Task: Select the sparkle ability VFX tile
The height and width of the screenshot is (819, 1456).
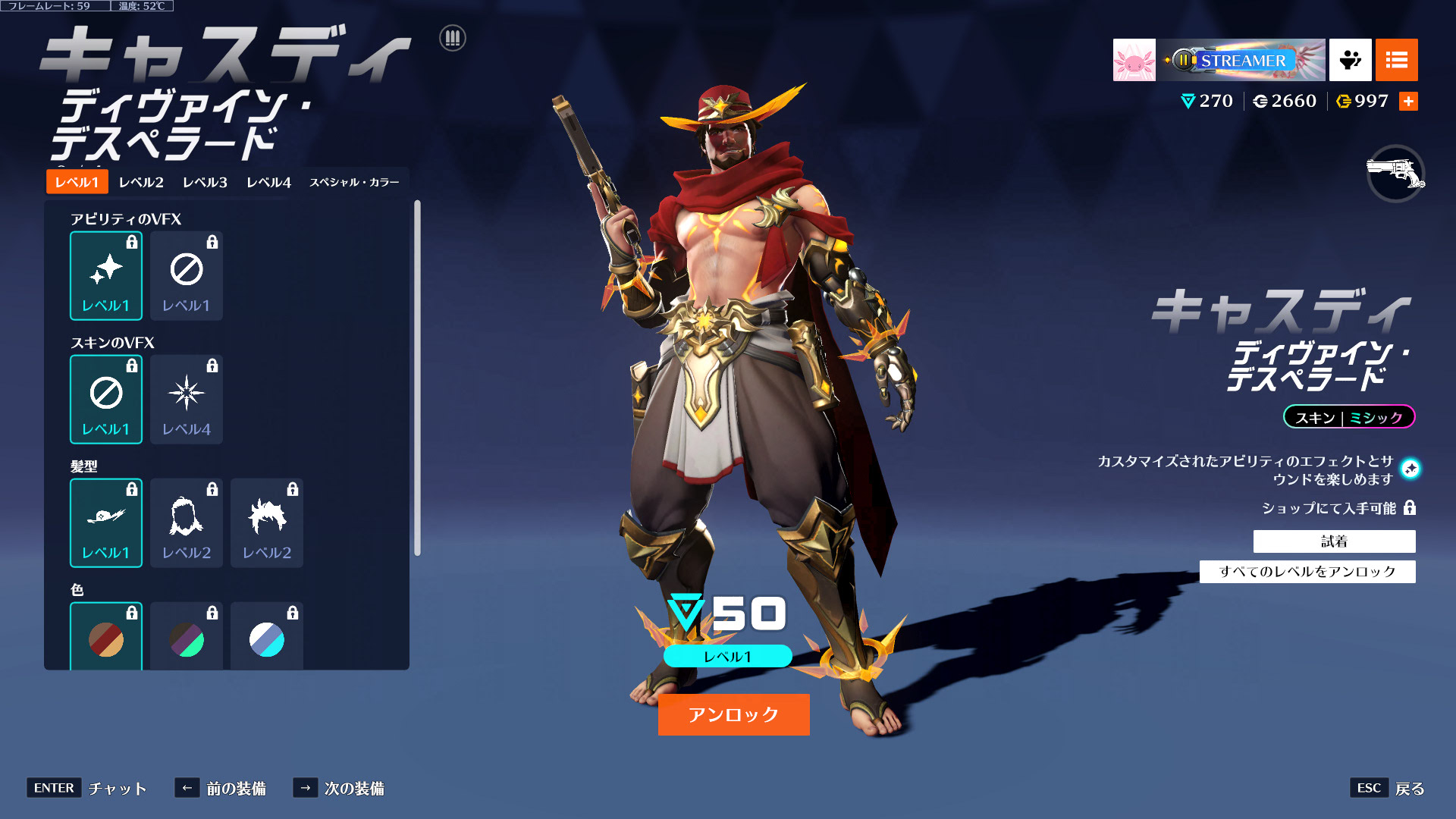Action: (x=106, y=275)
